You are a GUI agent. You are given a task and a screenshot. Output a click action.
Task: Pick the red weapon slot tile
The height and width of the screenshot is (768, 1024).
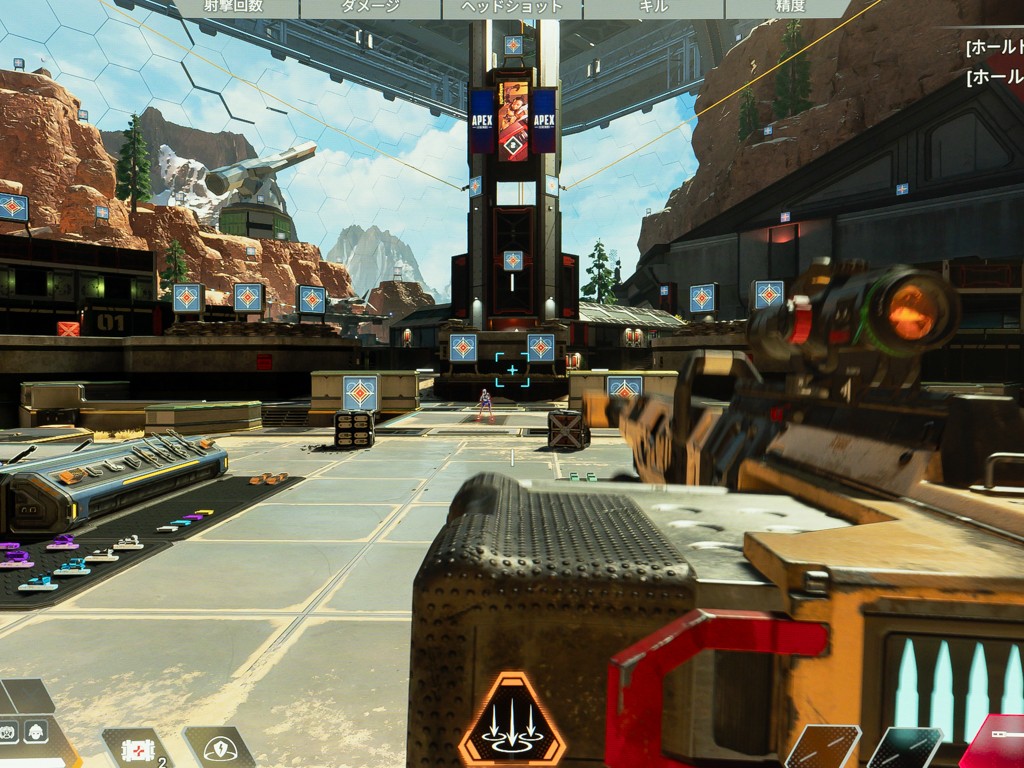point(996,743)
